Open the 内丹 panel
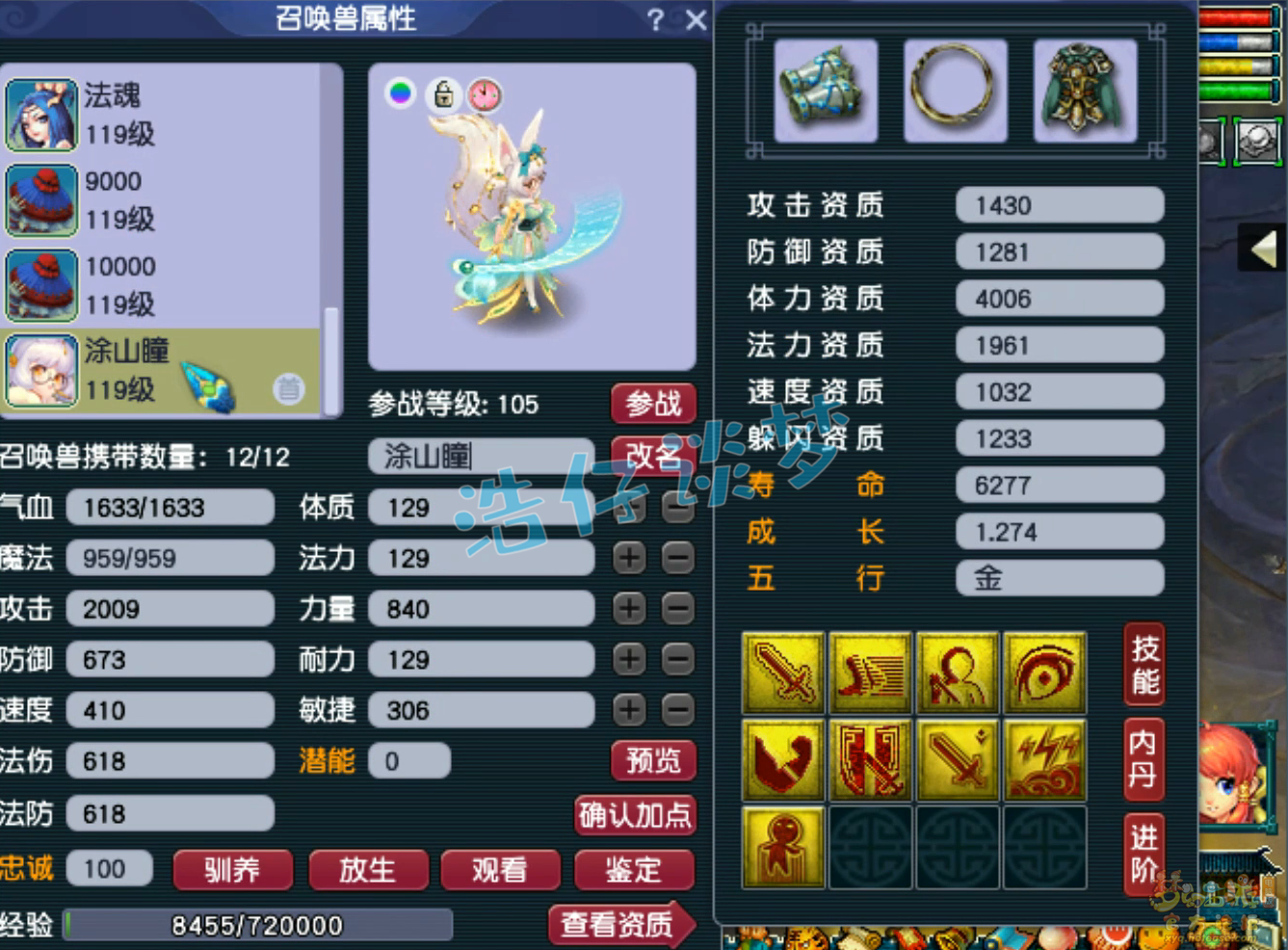Image resolution: width=1288 pixels, height=950 pixels. [x=1143, y=759]
